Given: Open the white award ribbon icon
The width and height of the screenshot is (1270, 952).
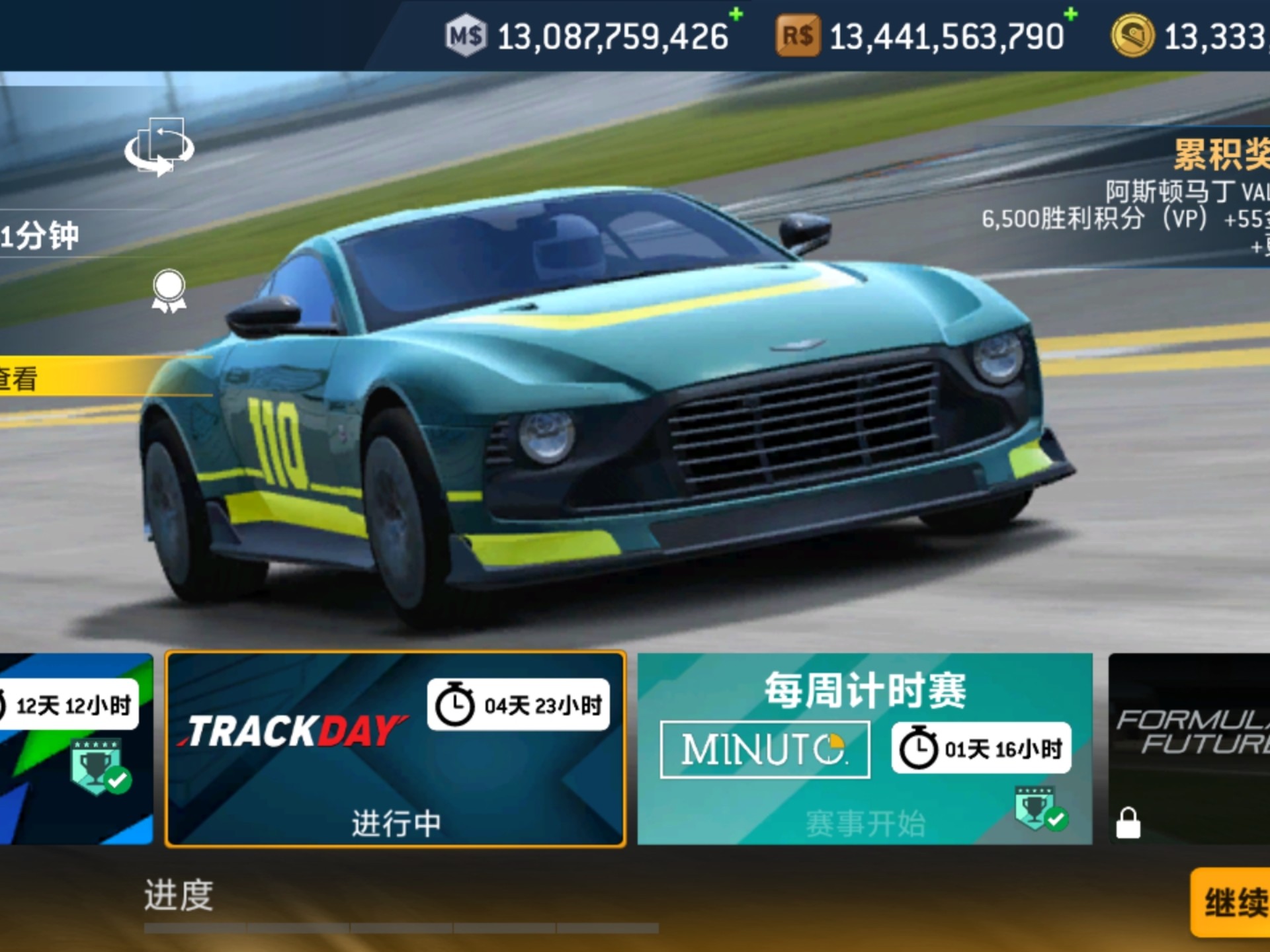Looking at the screenshot, I should point(169,291).
